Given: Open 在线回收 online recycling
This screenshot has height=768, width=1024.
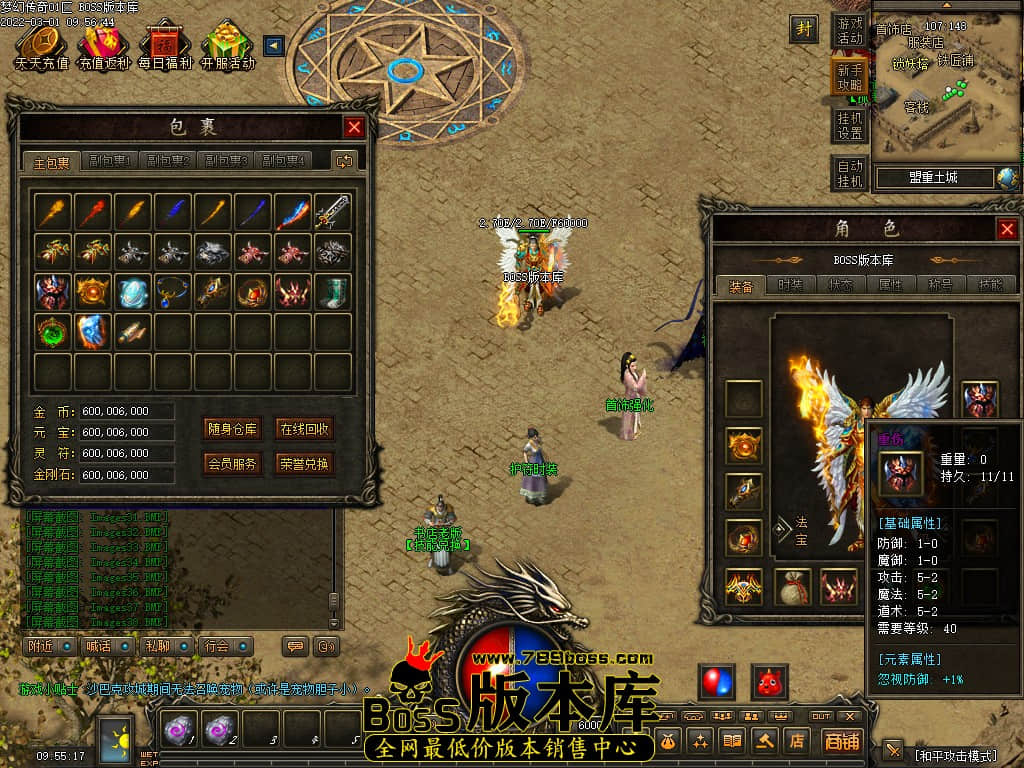Looking at the screenshot, I should 304,429.
